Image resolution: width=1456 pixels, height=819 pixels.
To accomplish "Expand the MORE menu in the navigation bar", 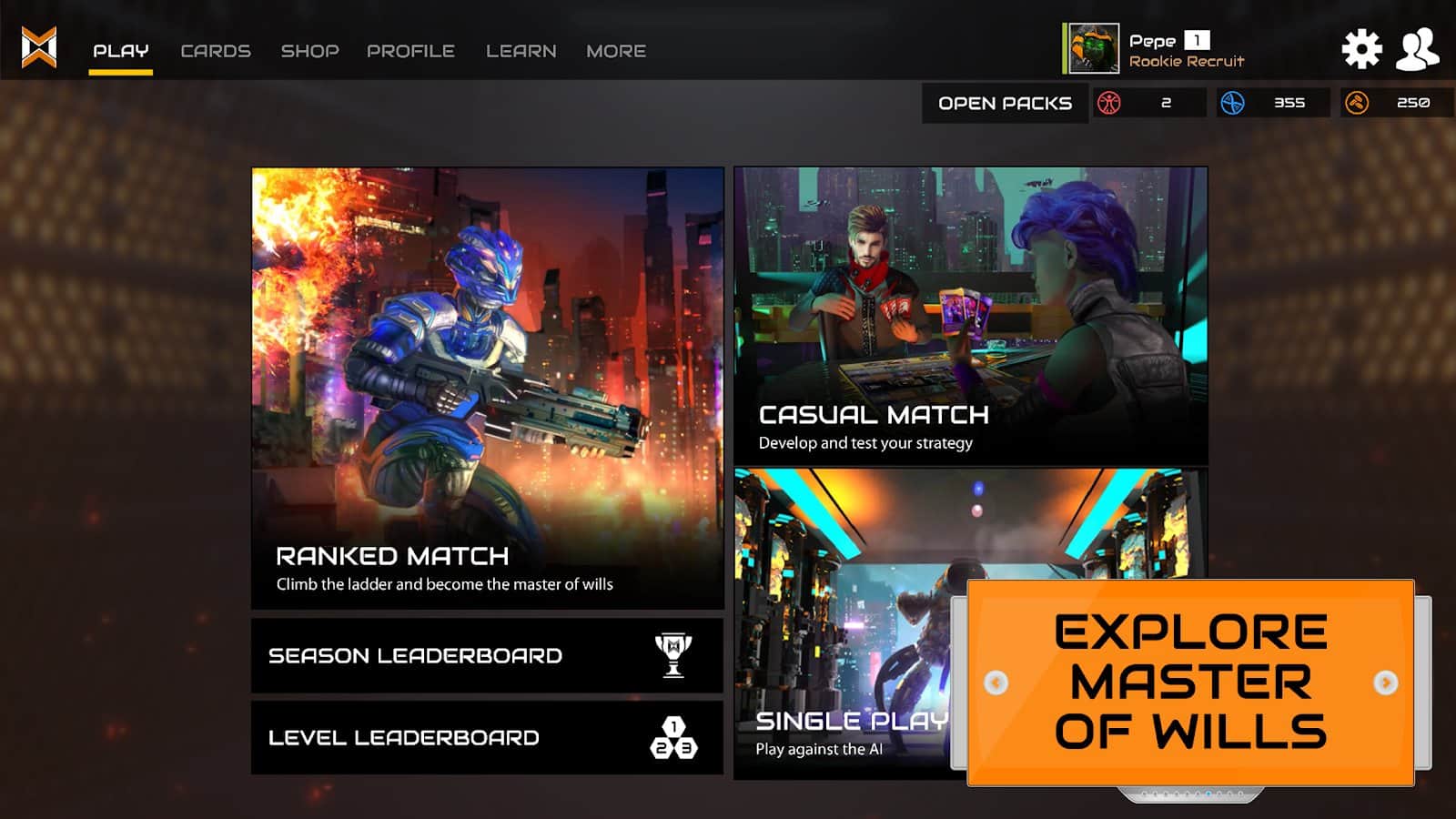I will [x=616, y=51].
